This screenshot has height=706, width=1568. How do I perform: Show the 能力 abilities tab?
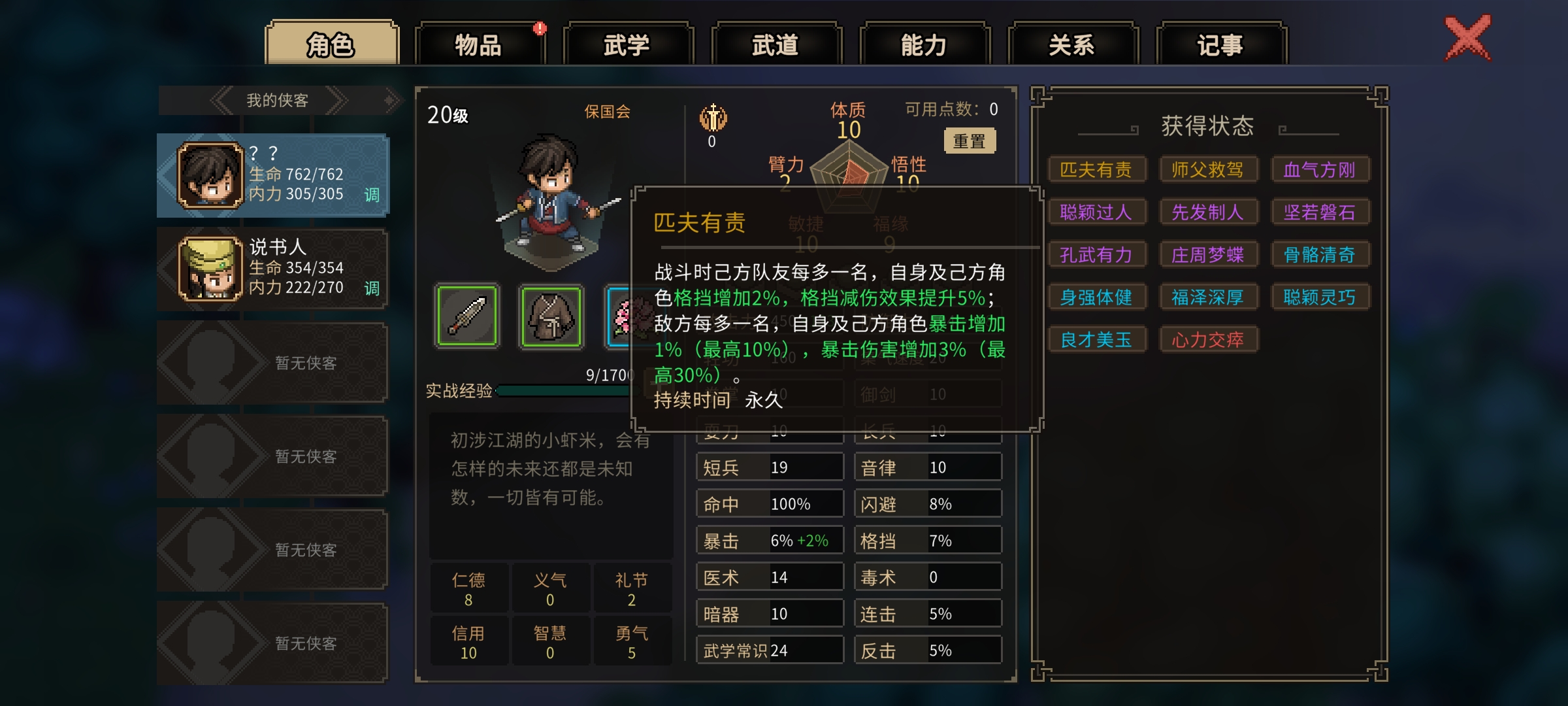click(924, 44)
